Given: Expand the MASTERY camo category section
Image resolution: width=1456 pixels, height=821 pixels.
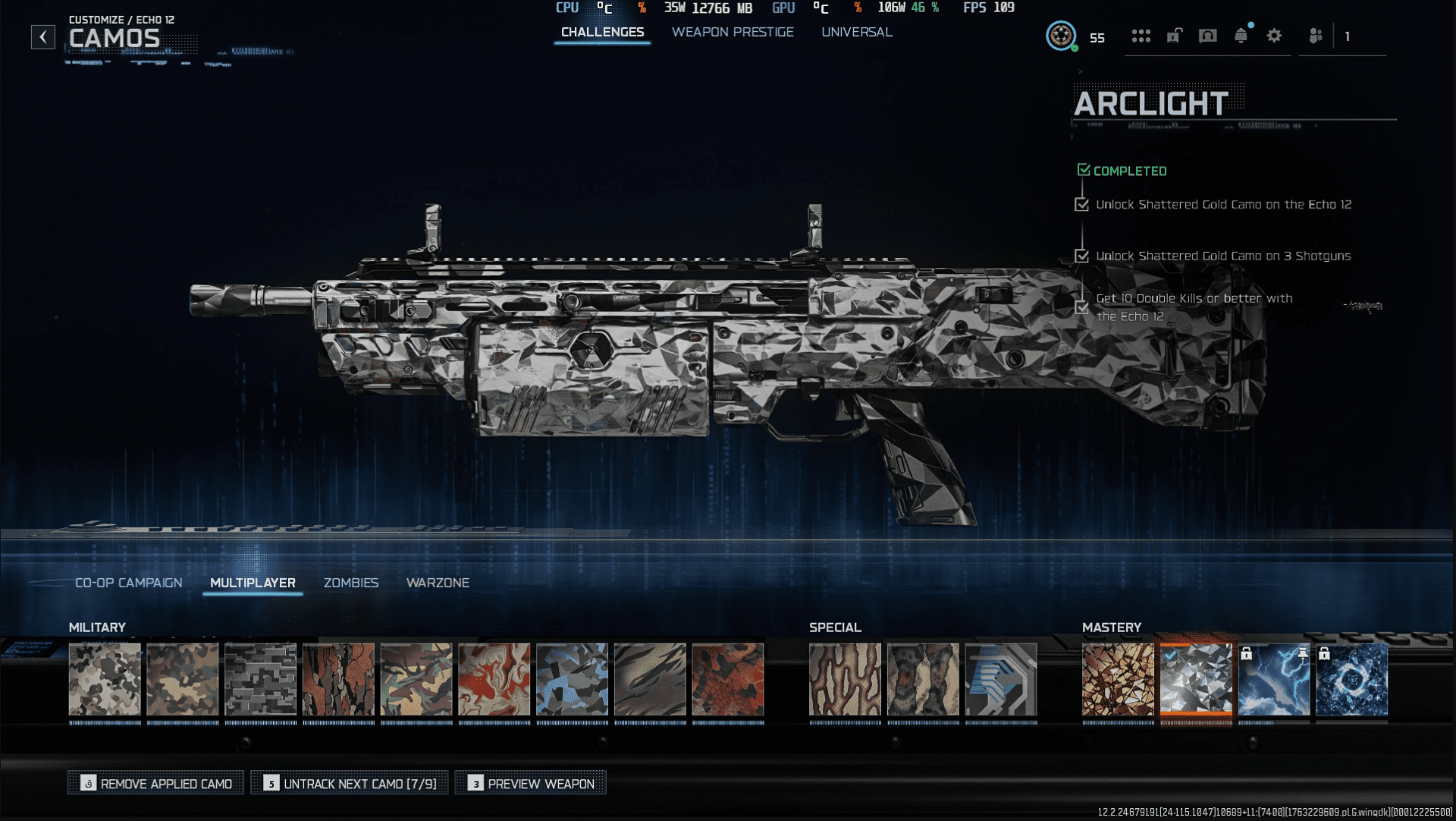Looking at the screenshot, I should (1112, 628).
